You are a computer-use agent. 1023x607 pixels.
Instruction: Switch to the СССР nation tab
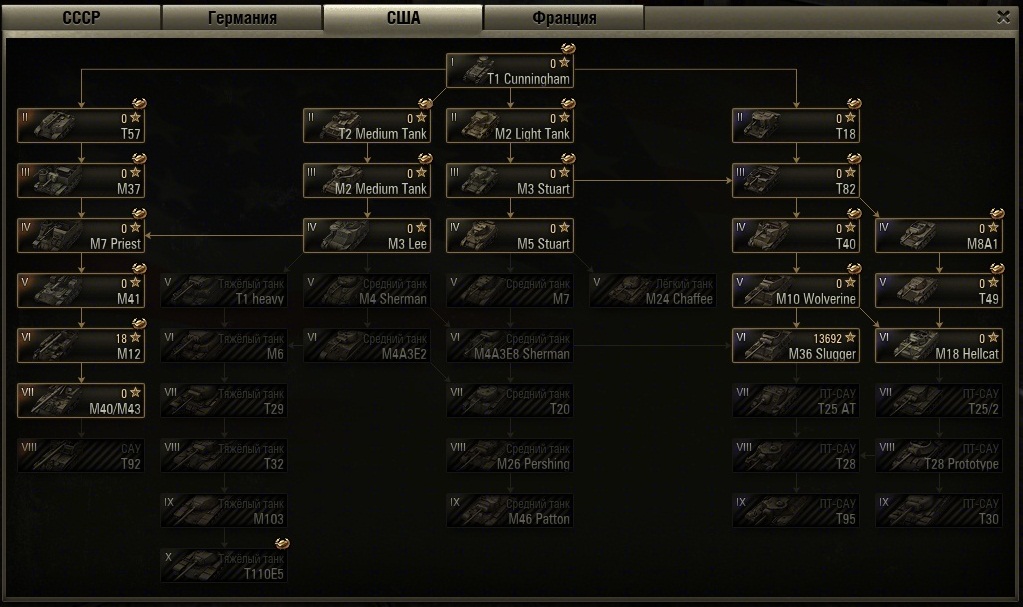click(81, 18)
